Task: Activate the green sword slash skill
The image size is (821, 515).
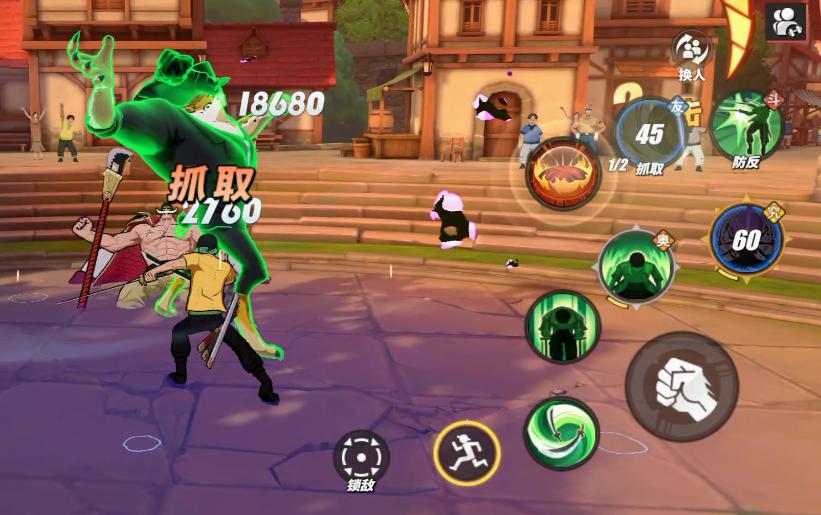Action: [561, 433]
